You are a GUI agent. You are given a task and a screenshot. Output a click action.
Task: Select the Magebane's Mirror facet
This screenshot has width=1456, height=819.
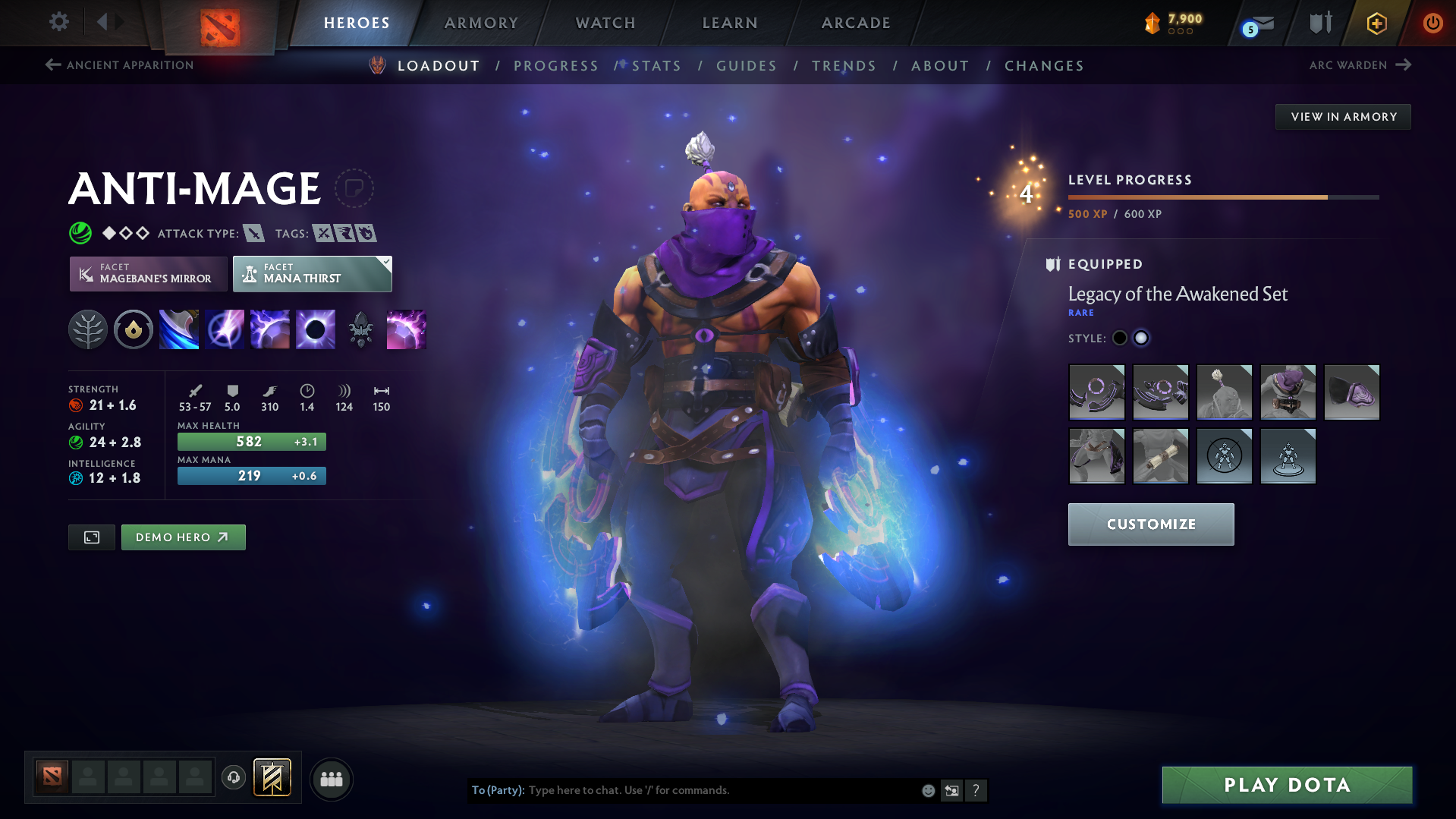click(x=147, y=273)
